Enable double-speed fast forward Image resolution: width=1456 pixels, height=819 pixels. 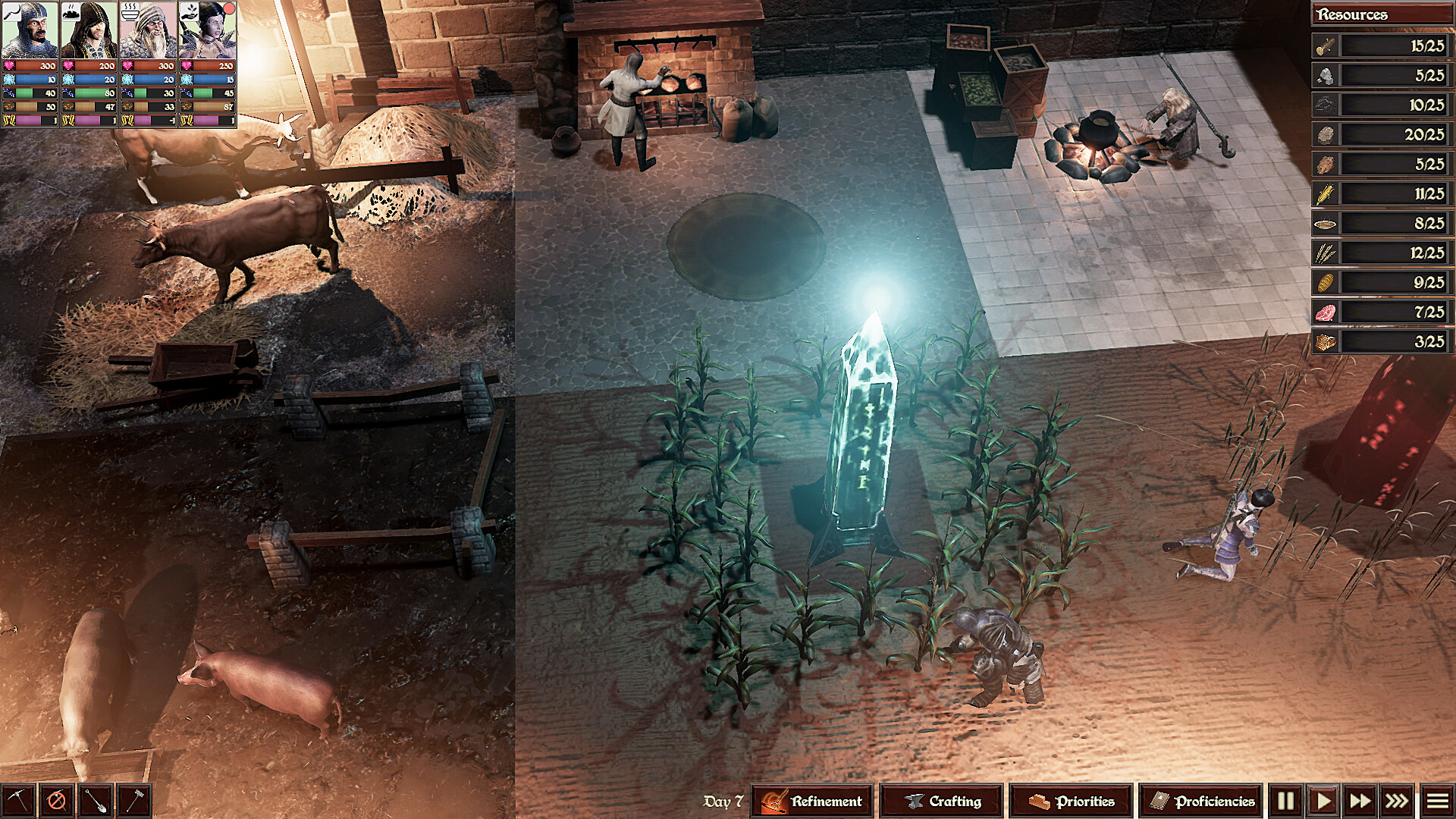(1361, 799)
